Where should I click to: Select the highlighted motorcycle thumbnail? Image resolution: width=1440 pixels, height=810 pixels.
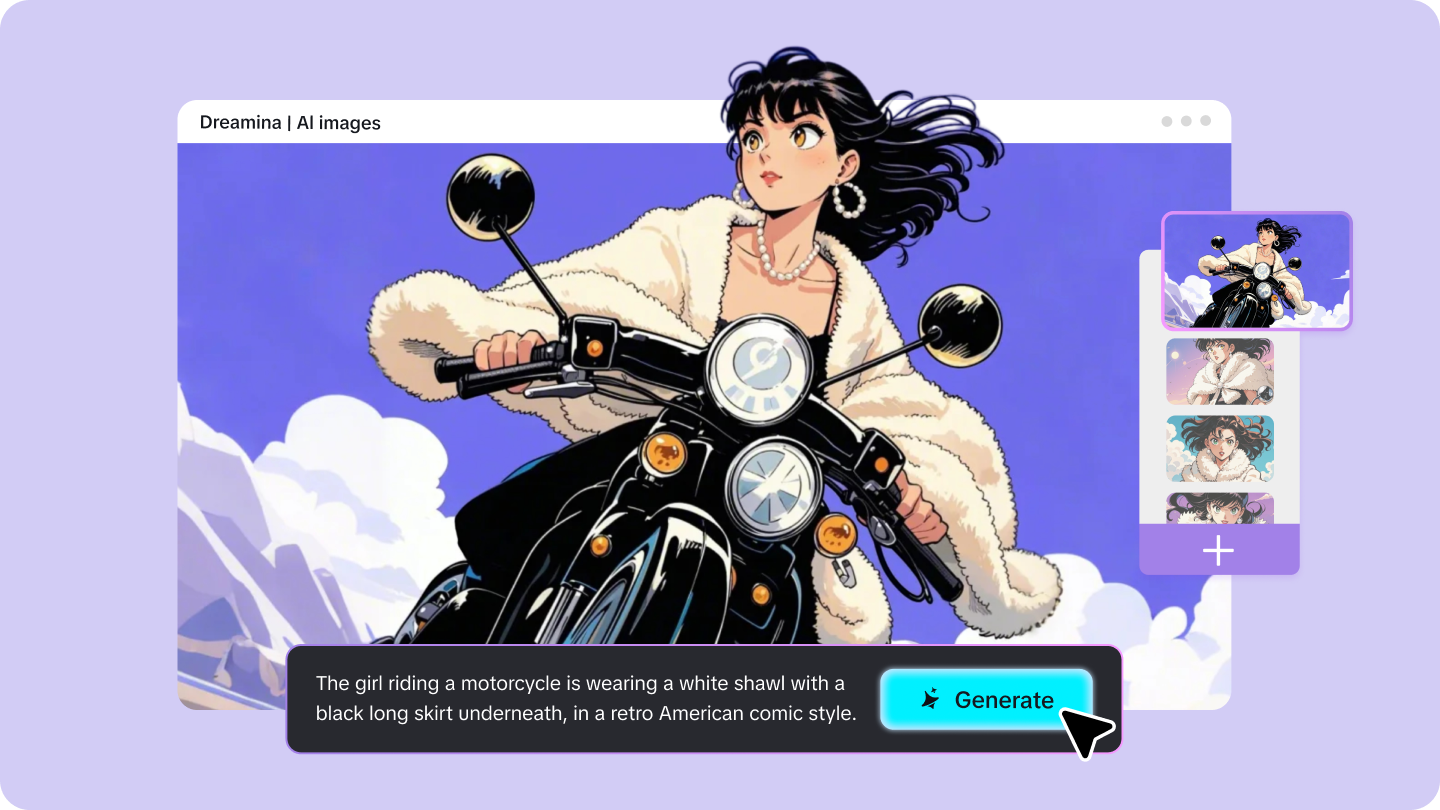[x=1256, y=270]
